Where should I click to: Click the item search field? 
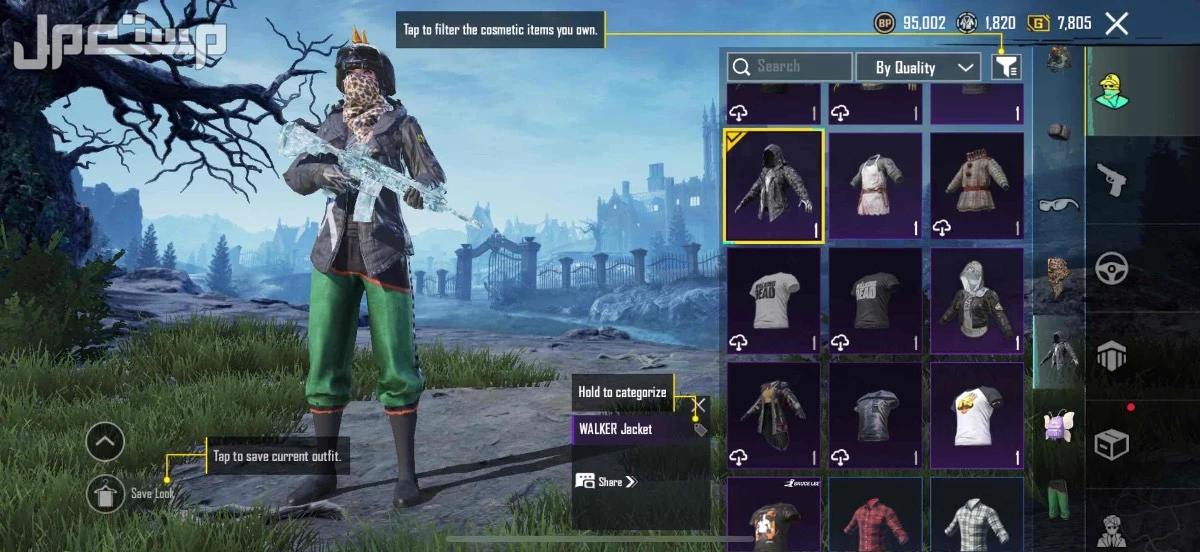point(790,67)
